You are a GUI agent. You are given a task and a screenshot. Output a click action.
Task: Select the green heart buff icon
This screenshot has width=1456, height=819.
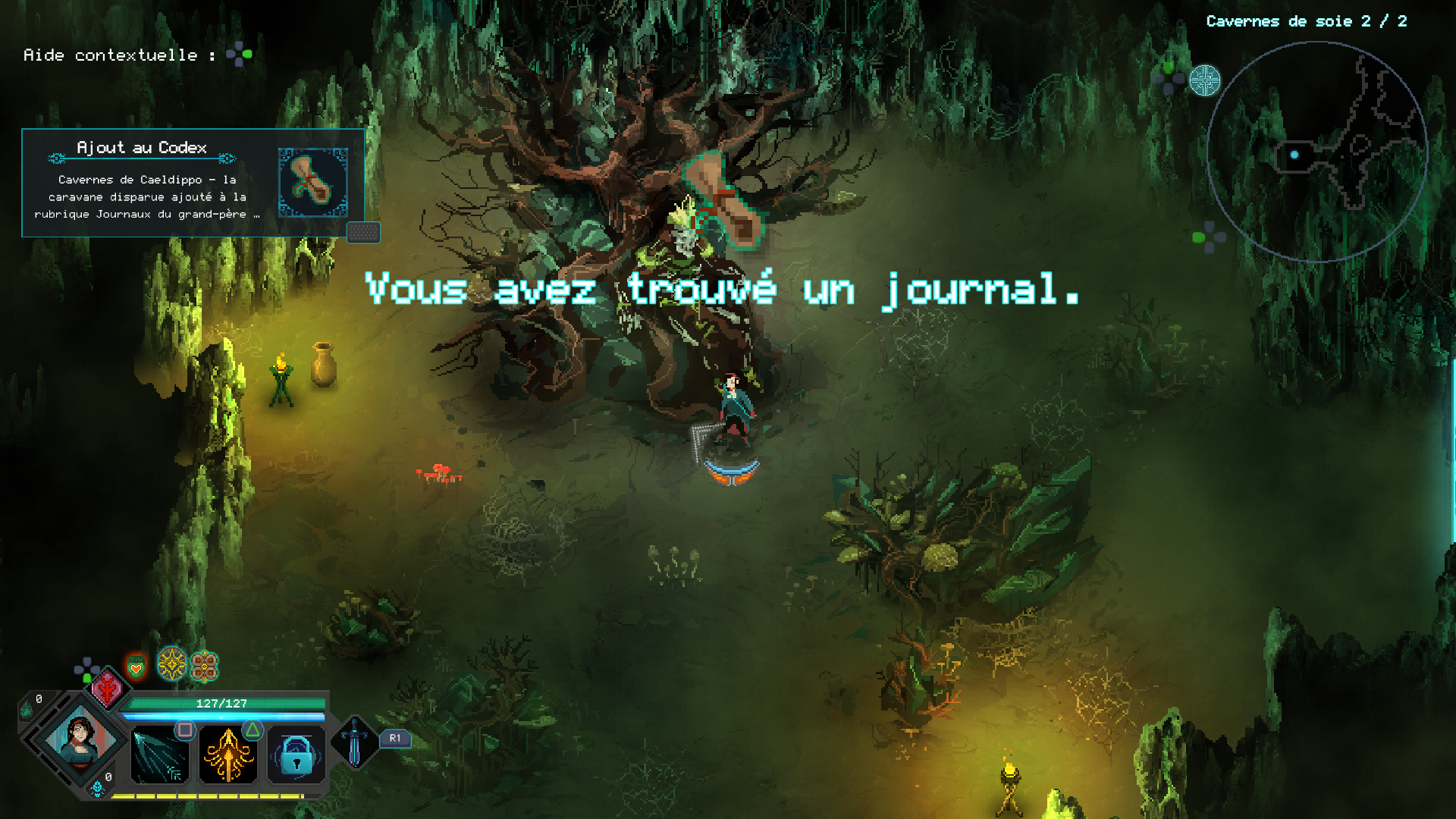tap(136, 667)
